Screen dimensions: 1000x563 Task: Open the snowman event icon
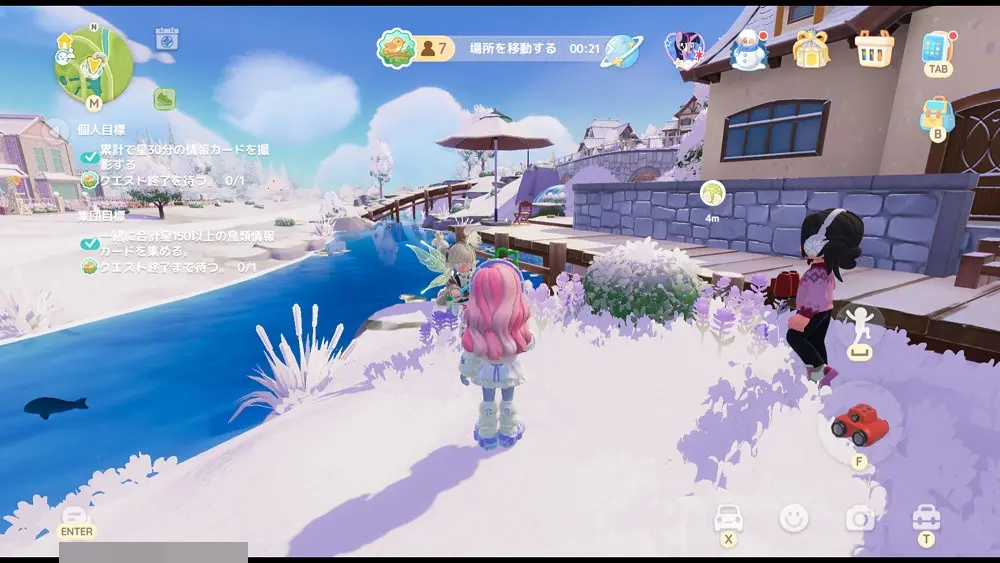pyautogui.click(x=747, y=49)
